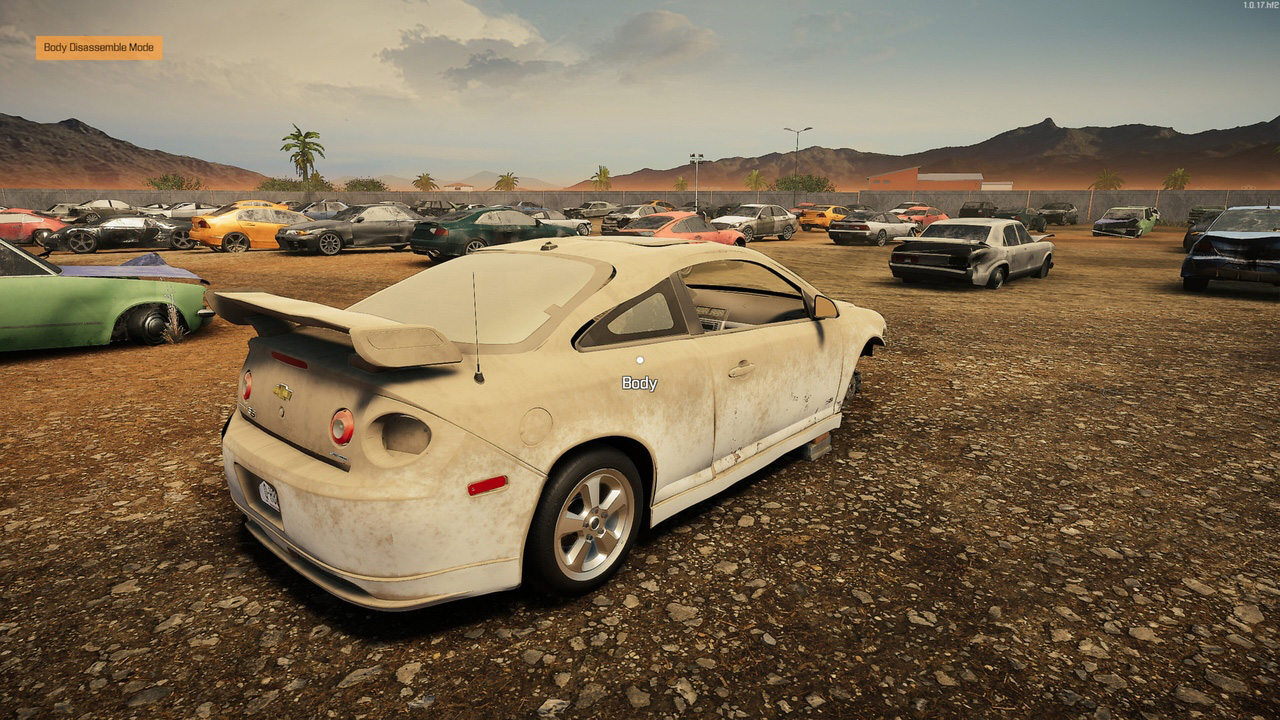1280x720 pixels.
Task: Select the highlighted Body part label
Action: click(x=639, y=383)
